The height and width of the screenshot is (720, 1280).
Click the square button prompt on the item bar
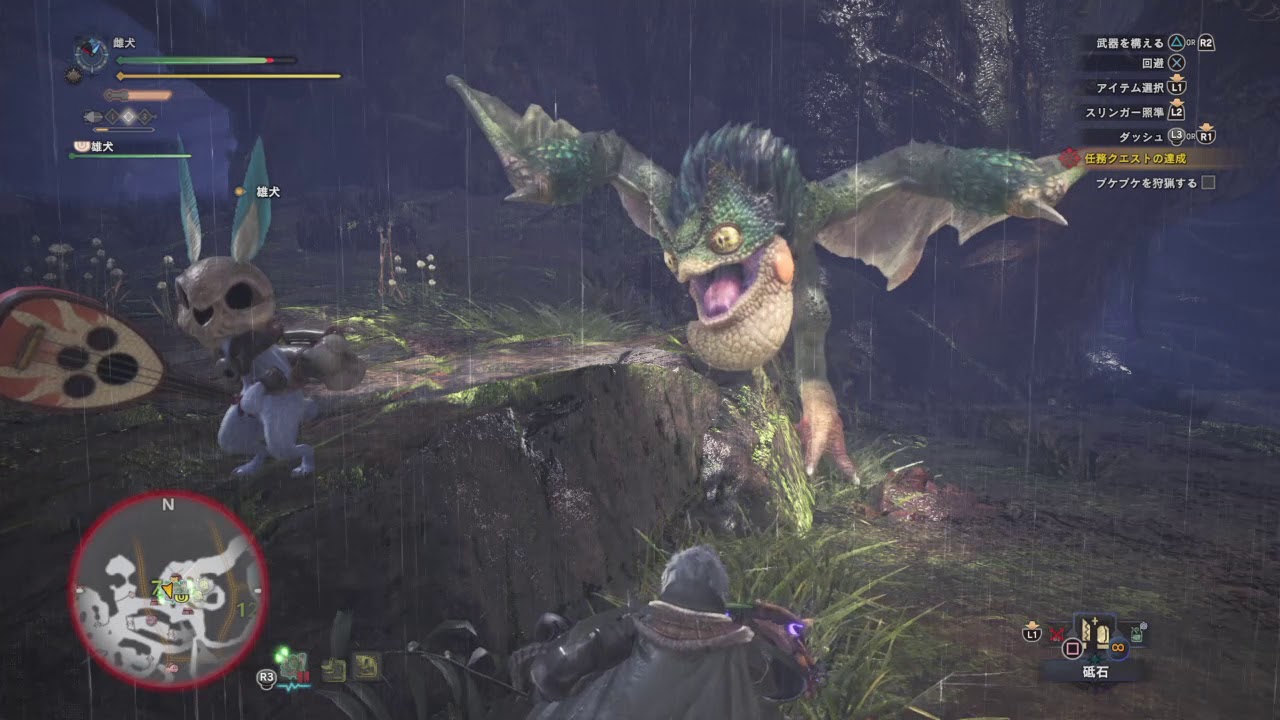1073,647
